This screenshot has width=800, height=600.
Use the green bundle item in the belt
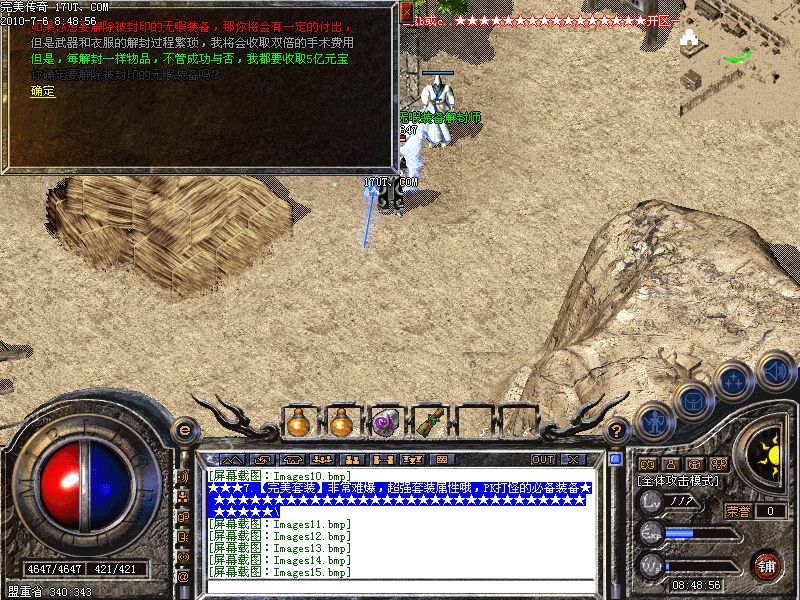tap(427, 423)
